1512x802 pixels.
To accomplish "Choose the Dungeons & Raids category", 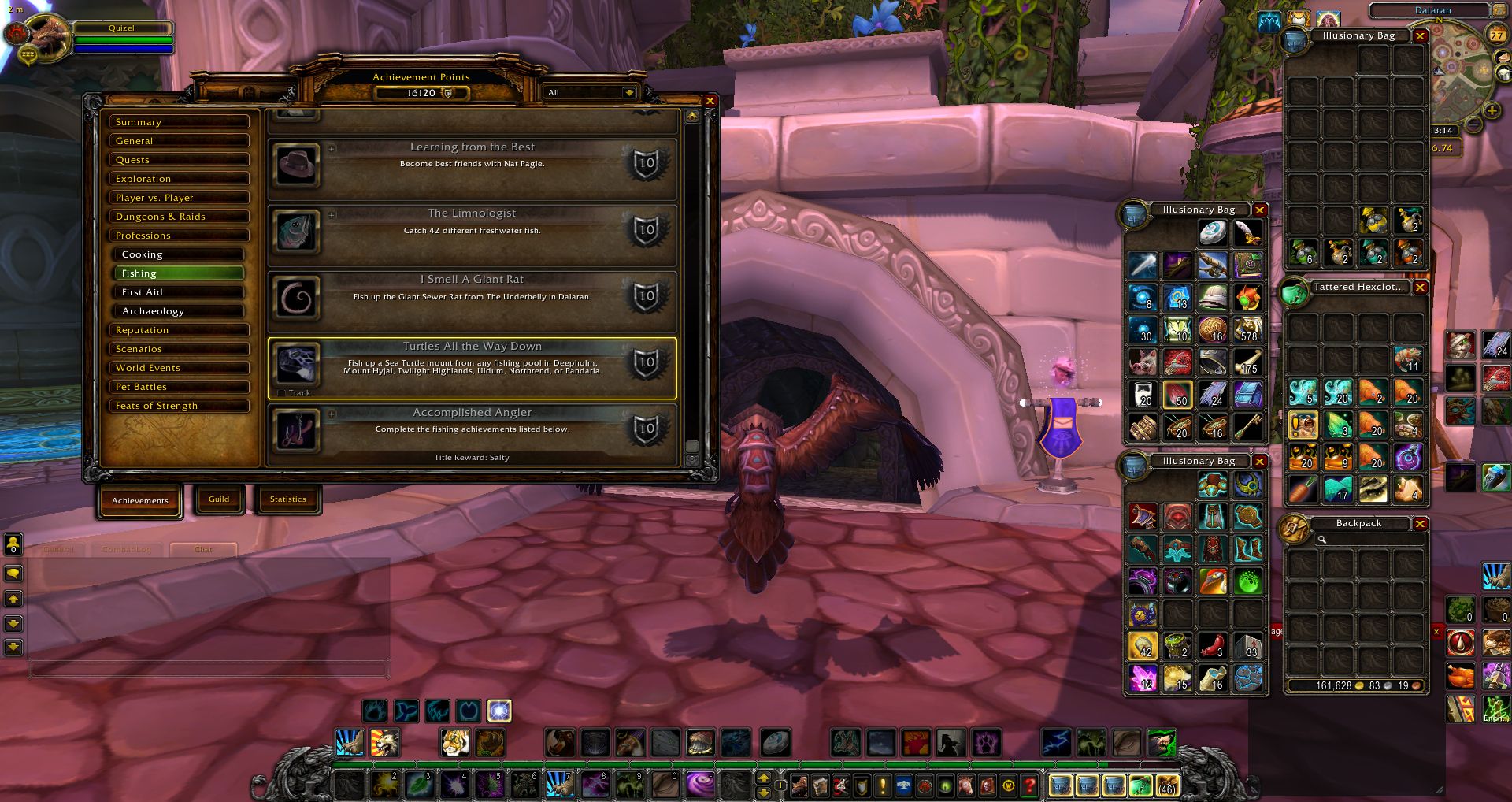I will coord(180,217).
